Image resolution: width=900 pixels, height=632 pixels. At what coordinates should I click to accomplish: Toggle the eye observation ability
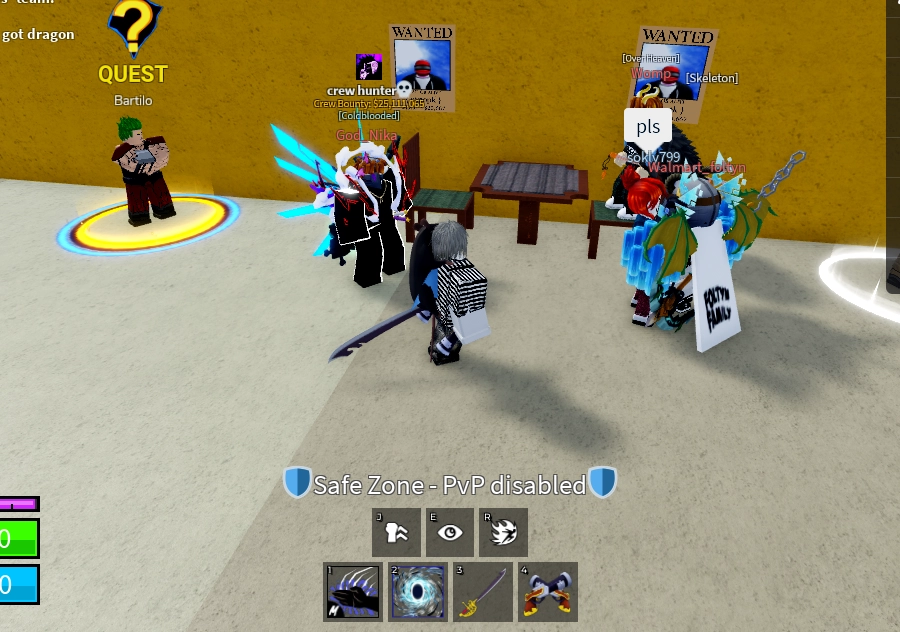[450, 532]
